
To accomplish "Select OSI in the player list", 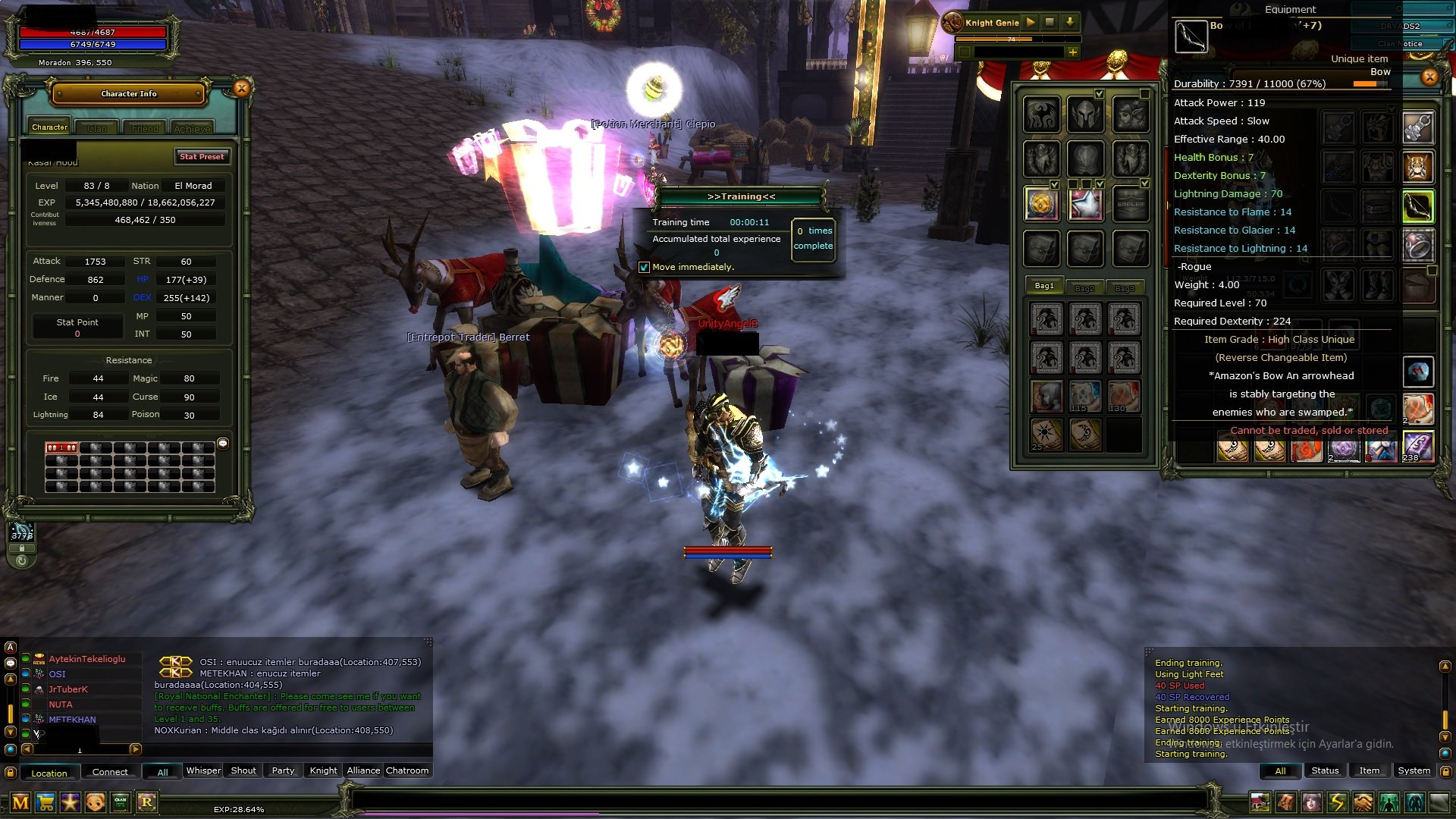I will tap(58, 674).
